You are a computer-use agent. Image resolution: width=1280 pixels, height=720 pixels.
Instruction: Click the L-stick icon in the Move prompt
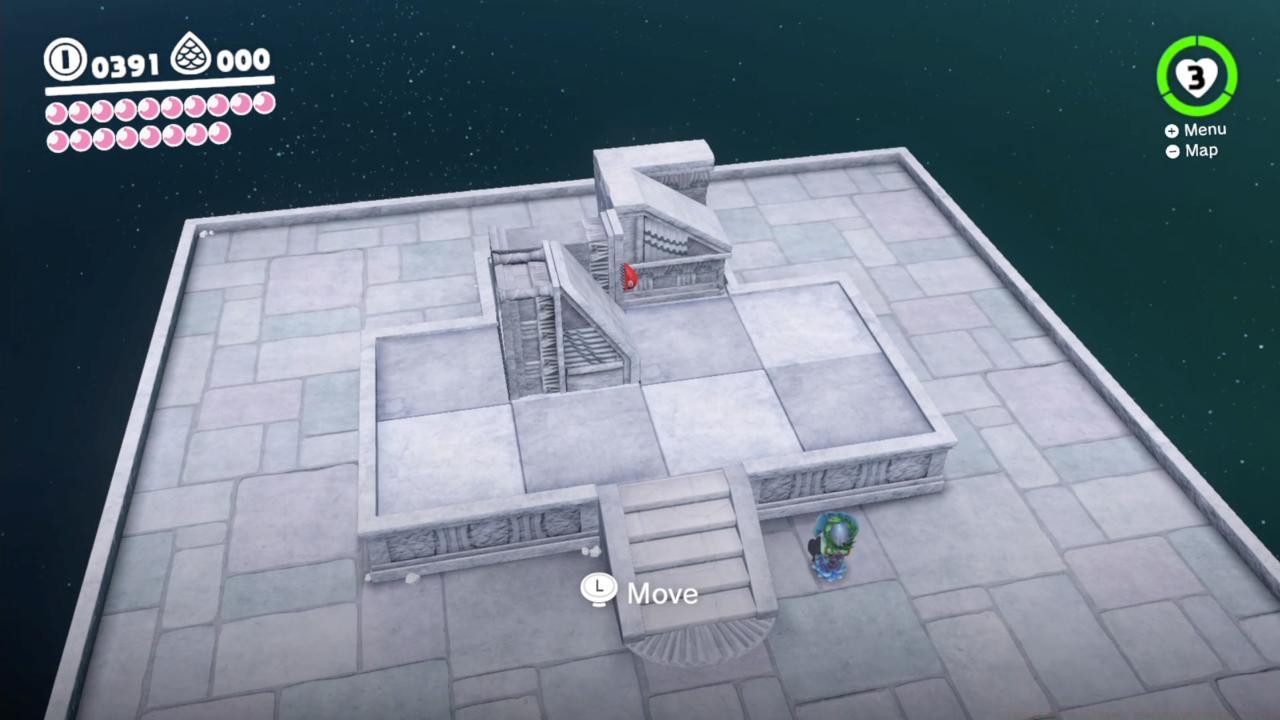[598, 590]
